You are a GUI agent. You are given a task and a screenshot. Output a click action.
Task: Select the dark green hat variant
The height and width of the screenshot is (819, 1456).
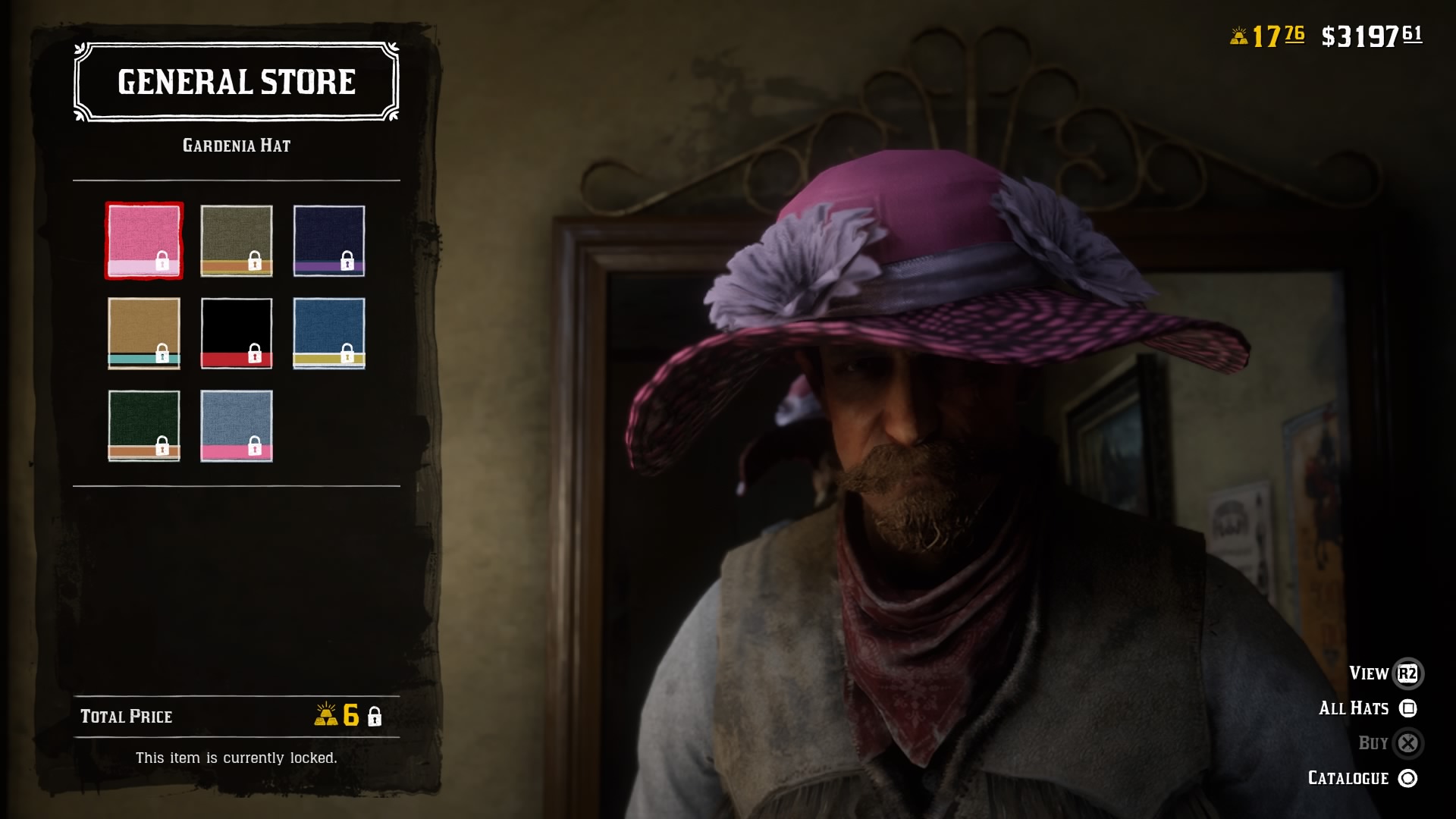pyautogui.click(x=144, y=425)
